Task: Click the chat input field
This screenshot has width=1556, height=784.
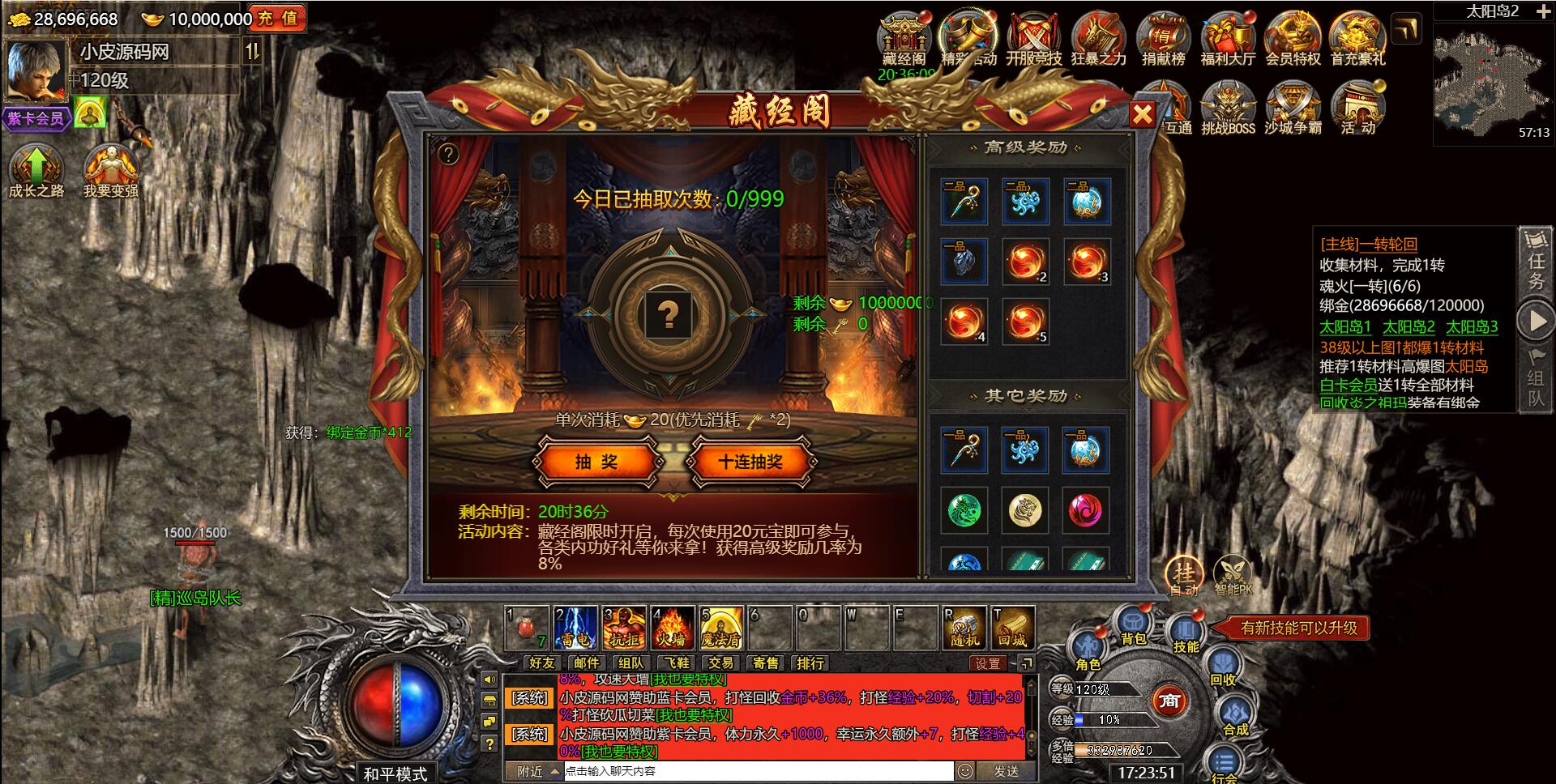Action: click(758, 771)
